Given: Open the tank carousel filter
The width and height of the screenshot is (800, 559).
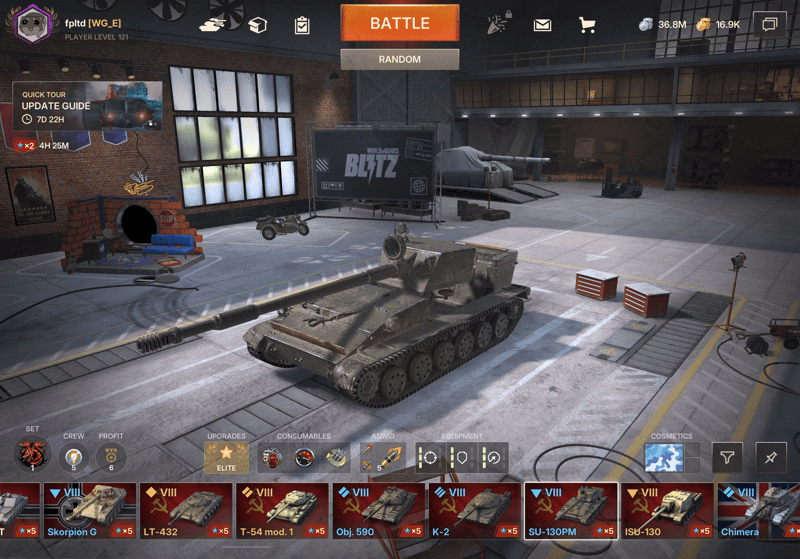Looking at the screenshot, I should click(727, 458).
